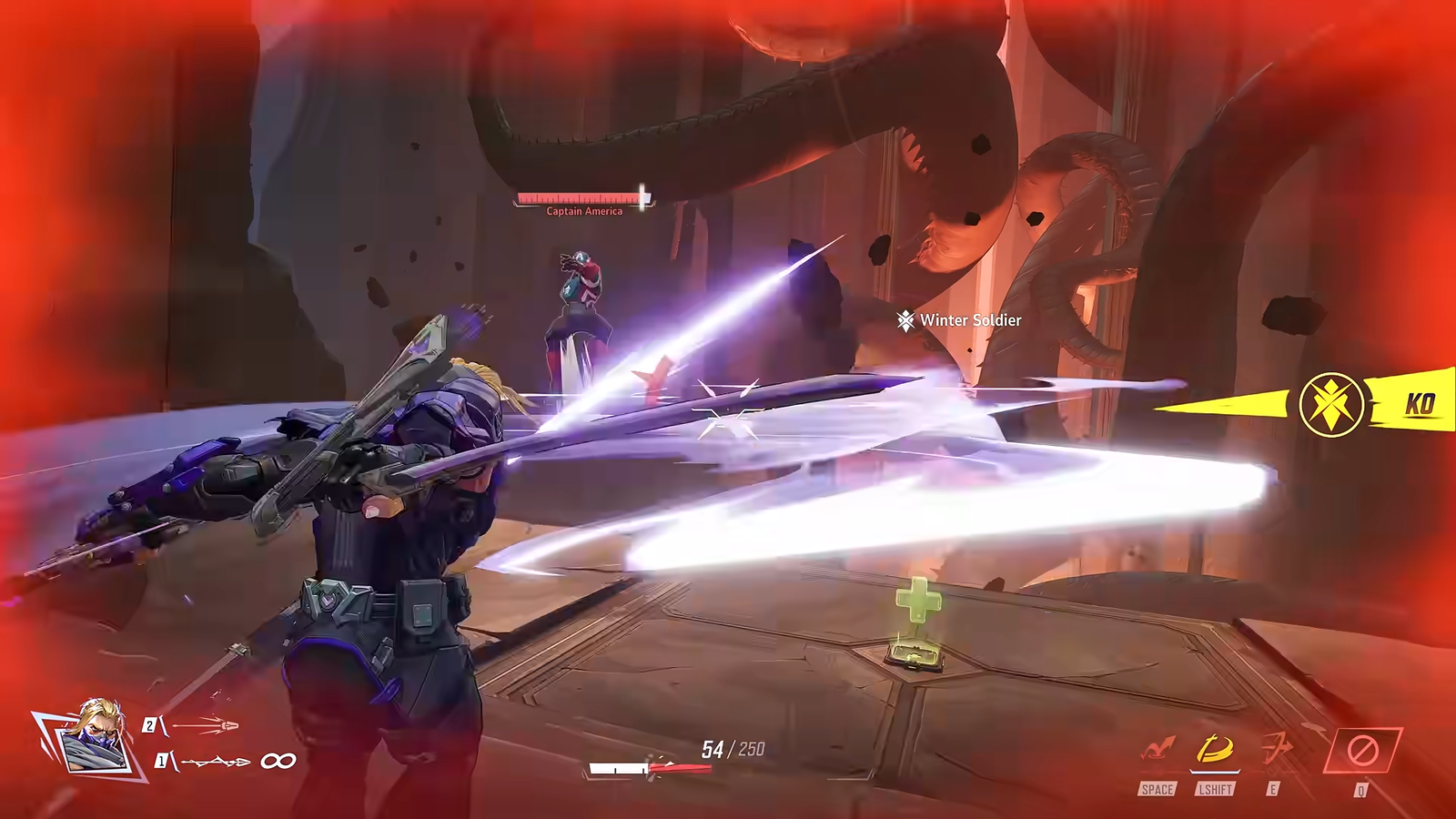Click the infinity ammo symbol

(278, 761)
